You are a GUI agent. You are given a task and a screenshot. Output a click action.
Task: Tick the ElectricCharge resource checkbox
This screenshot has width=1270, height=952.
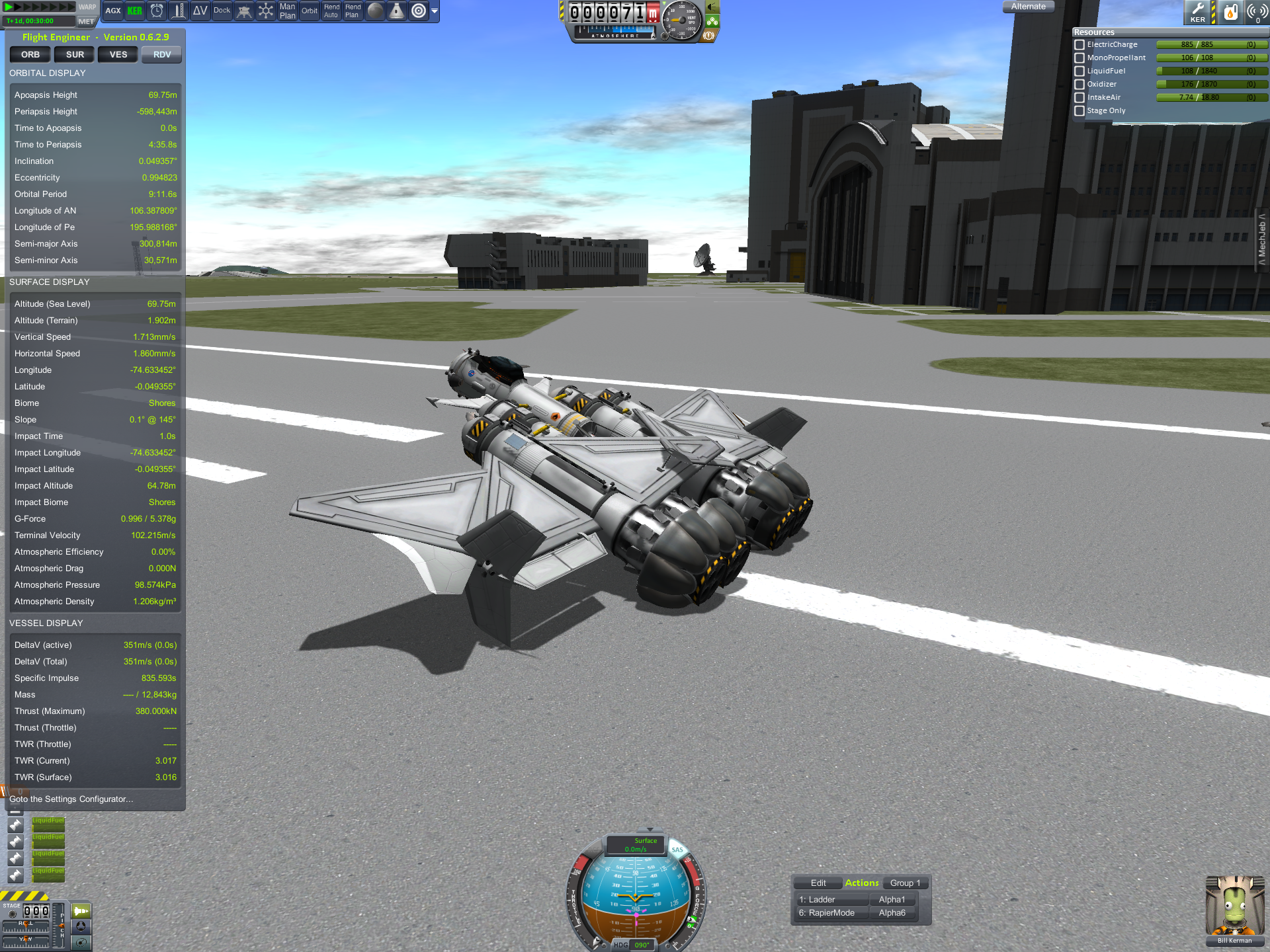click(1079, 45)
